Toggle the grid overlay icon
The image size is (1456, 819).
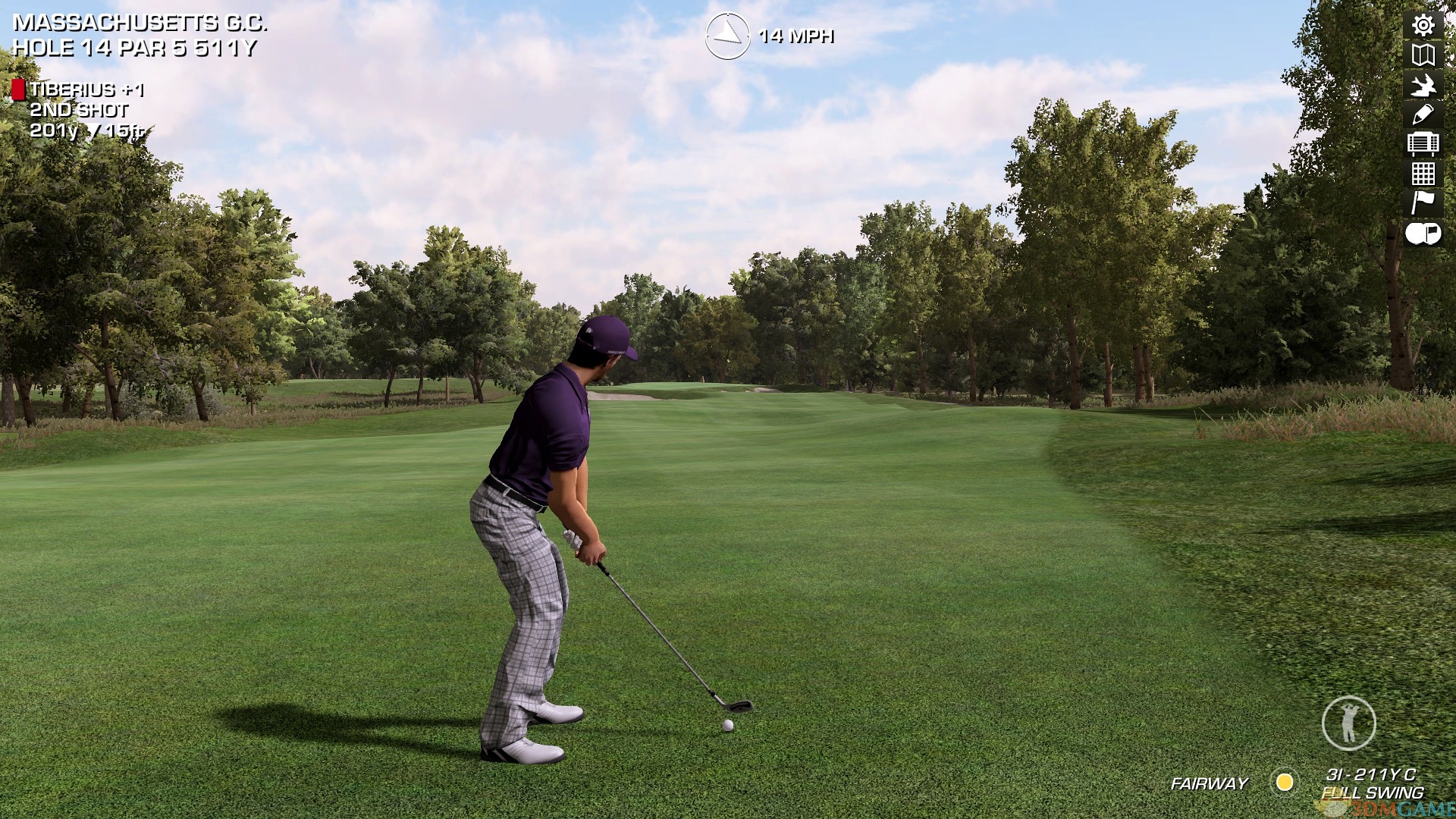click(1423, 174)
